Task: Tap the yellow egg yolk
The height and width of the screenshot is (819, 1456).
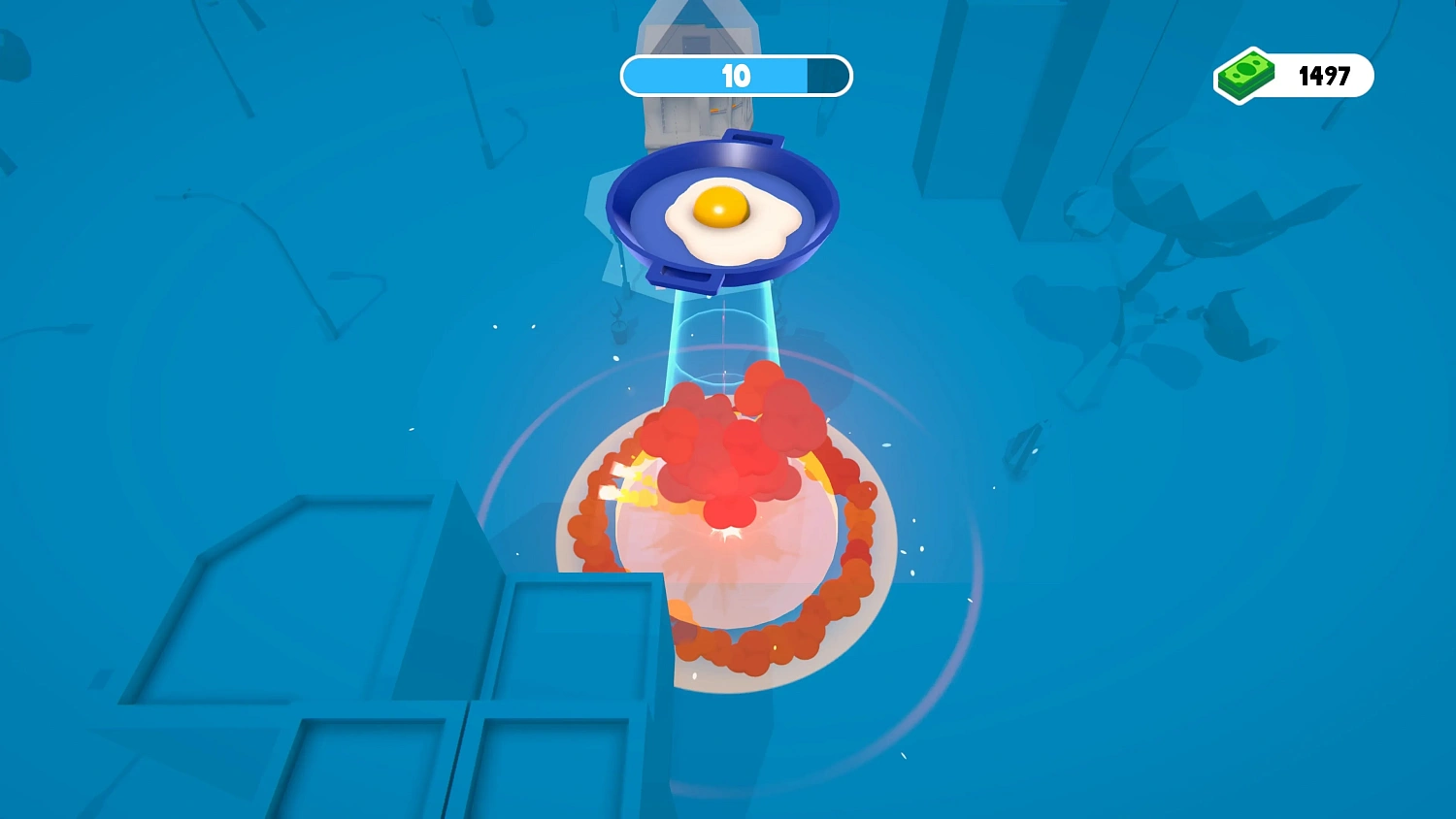Action: pyautogui.click(x=720, y=206)
